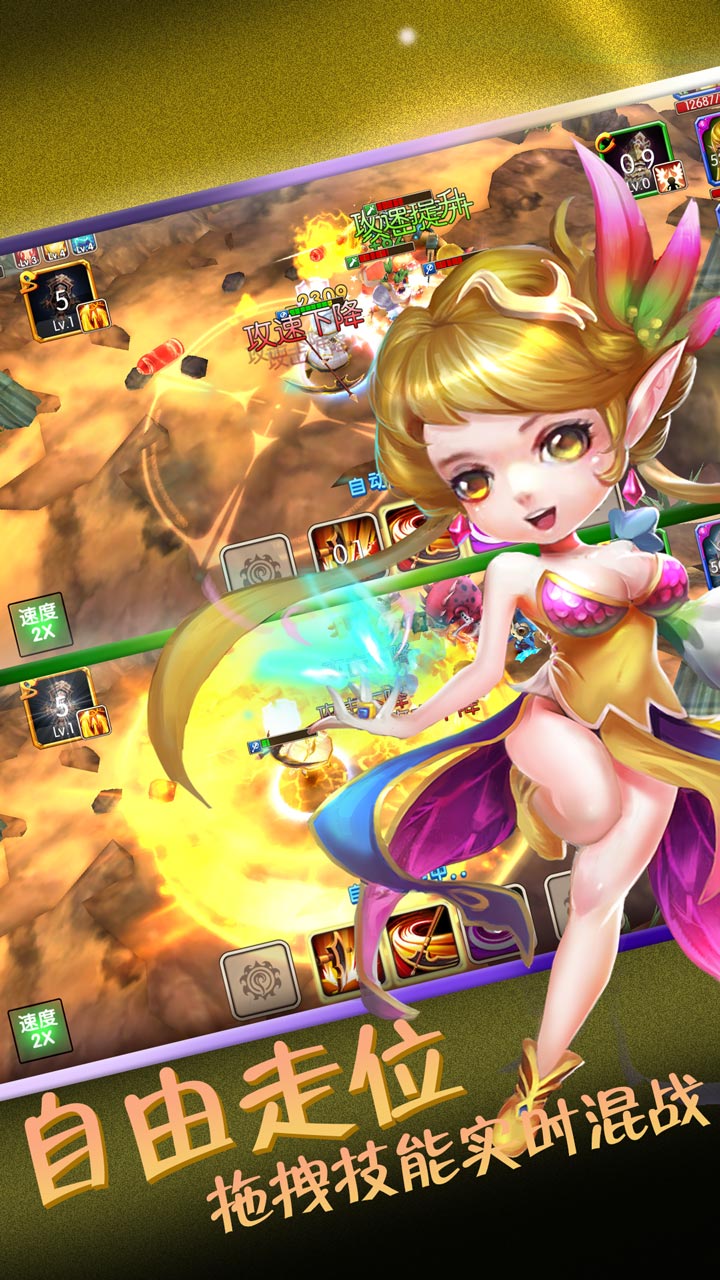Use the spinning spear skill beside the purple skill
The height and width of the screenshot is (1280, 720).
click(x=423, y=943)
